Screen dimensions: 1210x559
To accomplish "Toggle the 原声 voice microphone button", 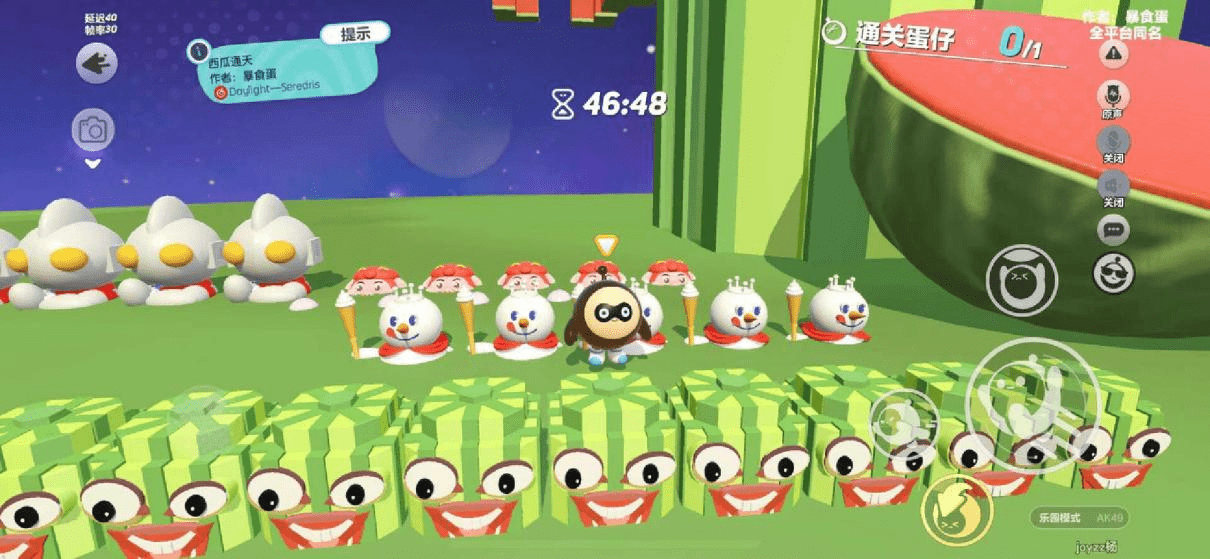I will pyautogui.click(x=1113, y=97).
